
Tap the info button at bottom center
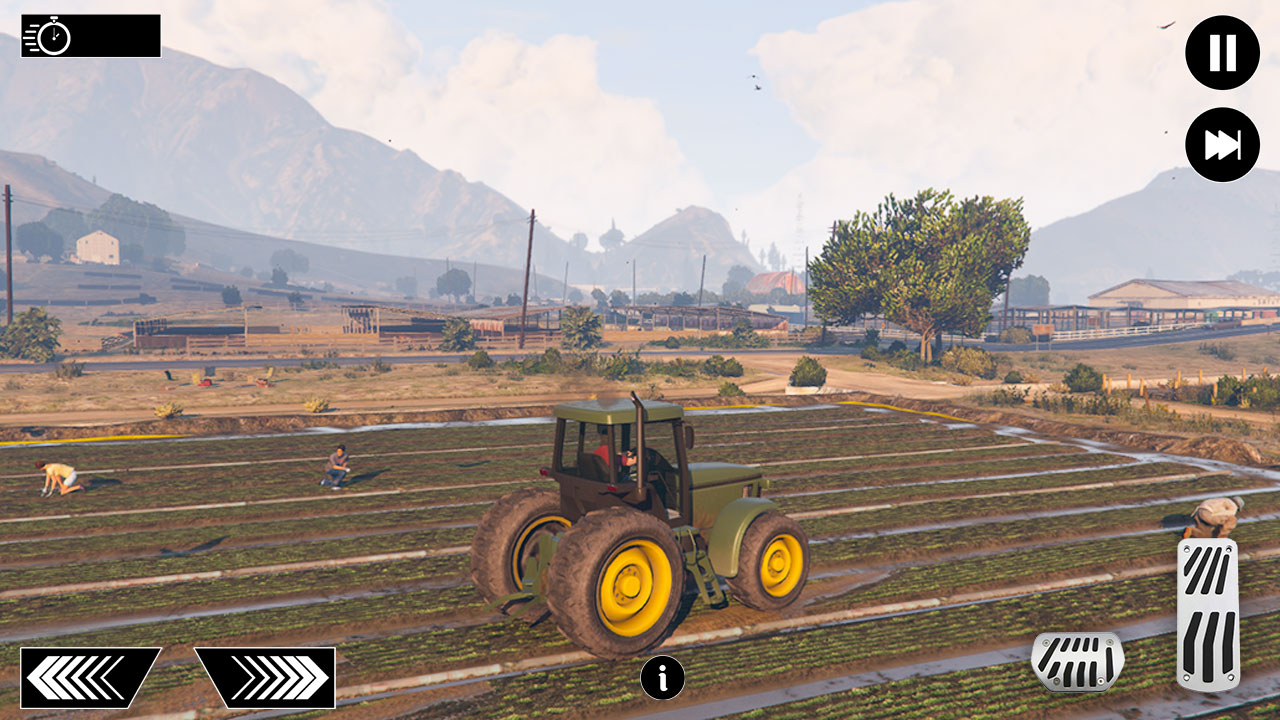point(663,676)
